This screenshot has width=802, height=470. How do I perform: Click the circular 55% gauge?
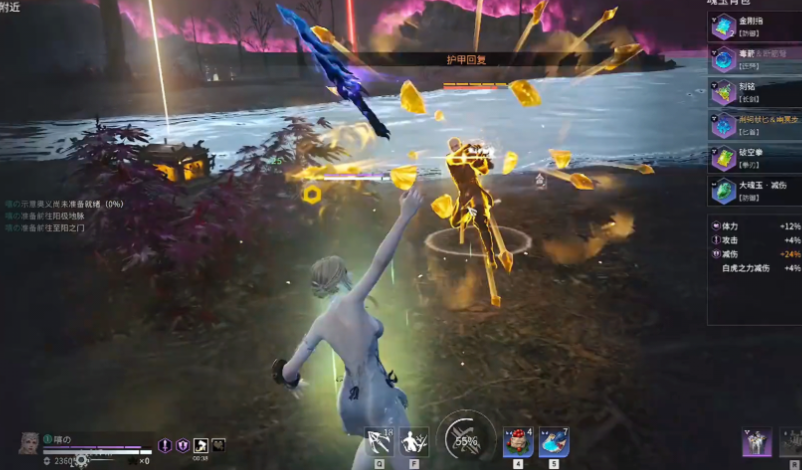pyautogui.click(x=466, y=438)
